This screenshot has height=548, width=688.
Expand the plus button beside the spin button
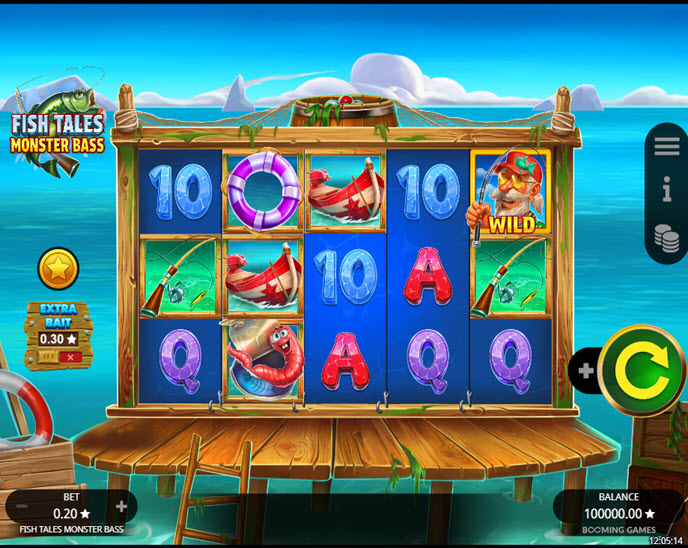point(586,371)
